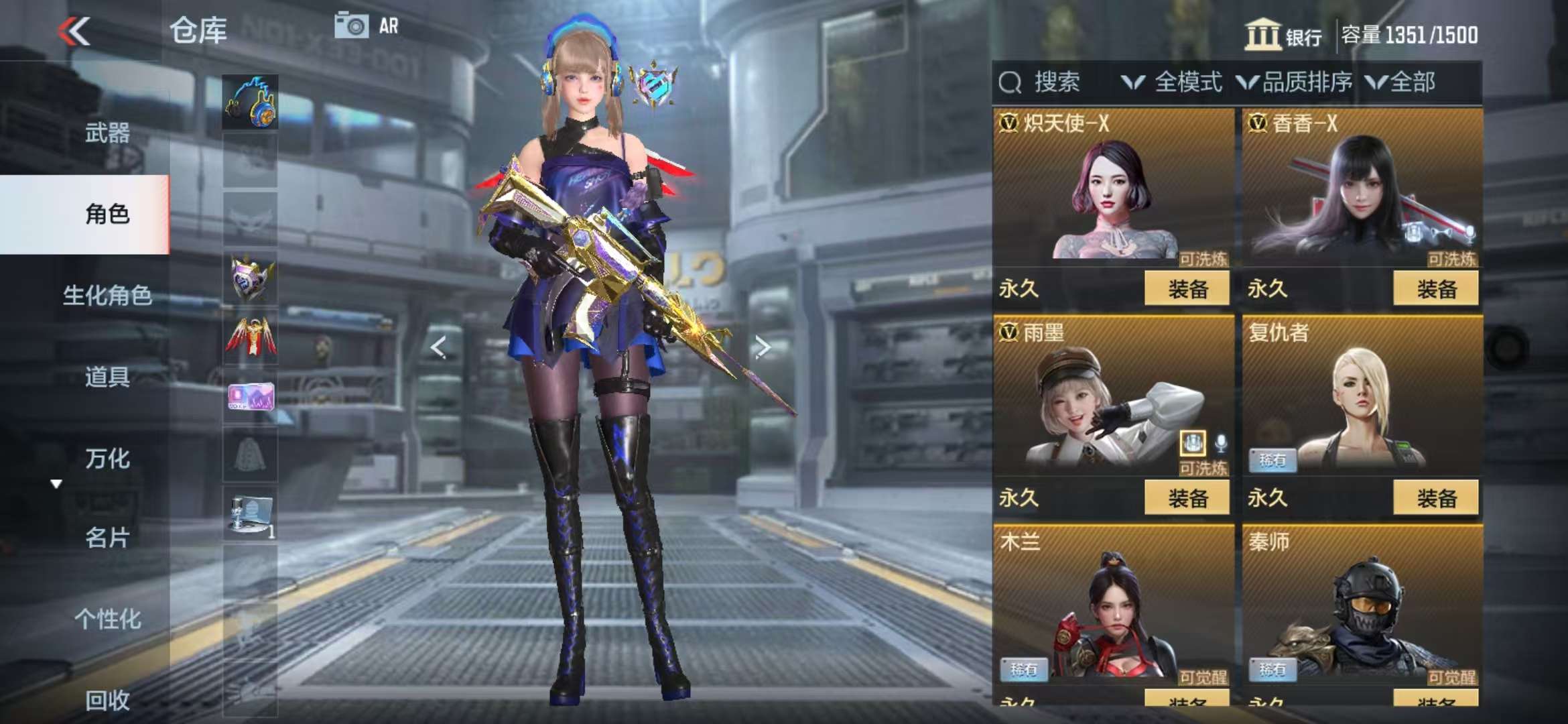Open the 回收 recycle tab
The image size is (1568, 724).
coord(107,700)
